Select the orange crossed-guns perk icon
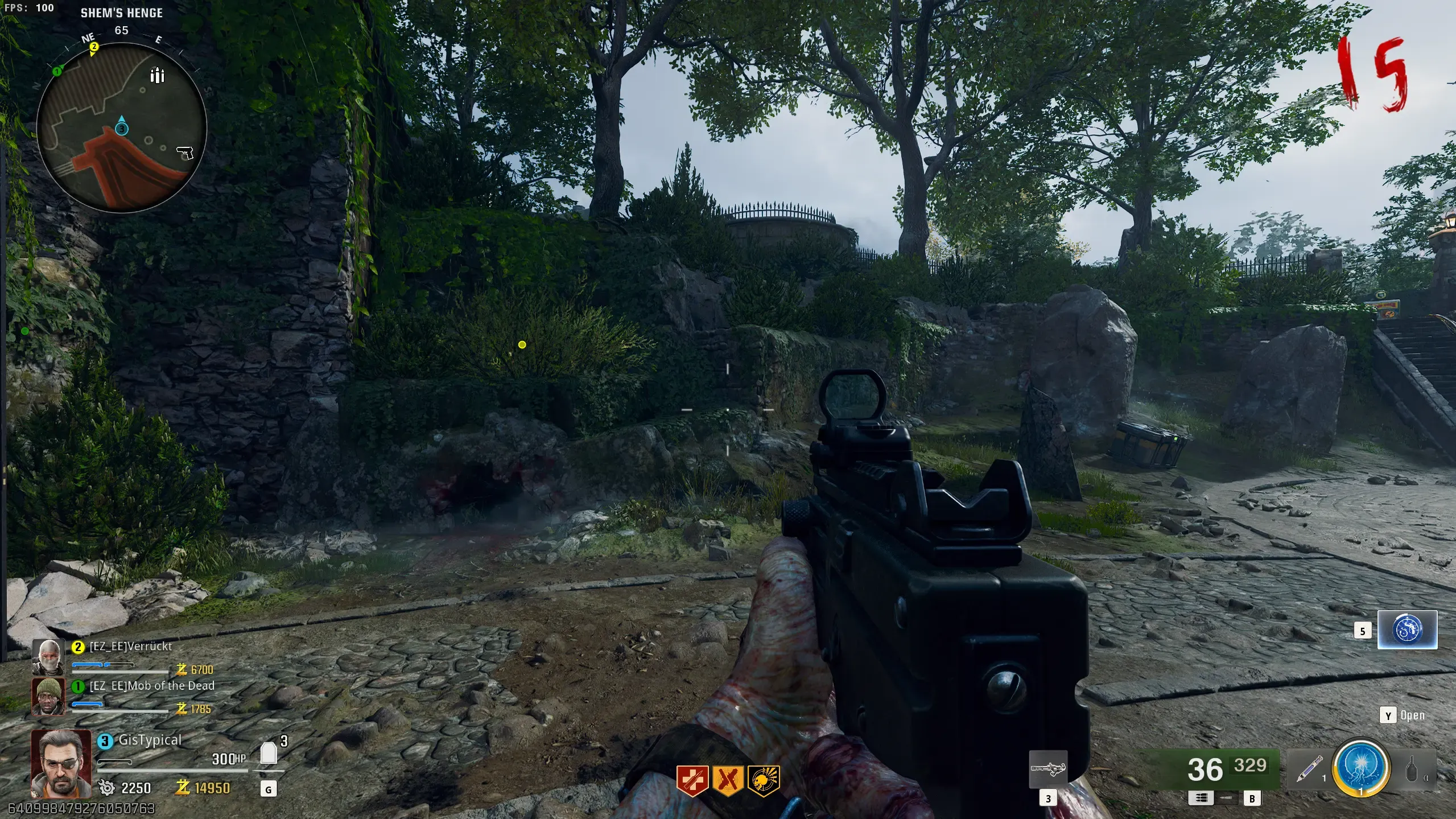The width and height of the screenshot is (1456, 819). click(728, 780)
